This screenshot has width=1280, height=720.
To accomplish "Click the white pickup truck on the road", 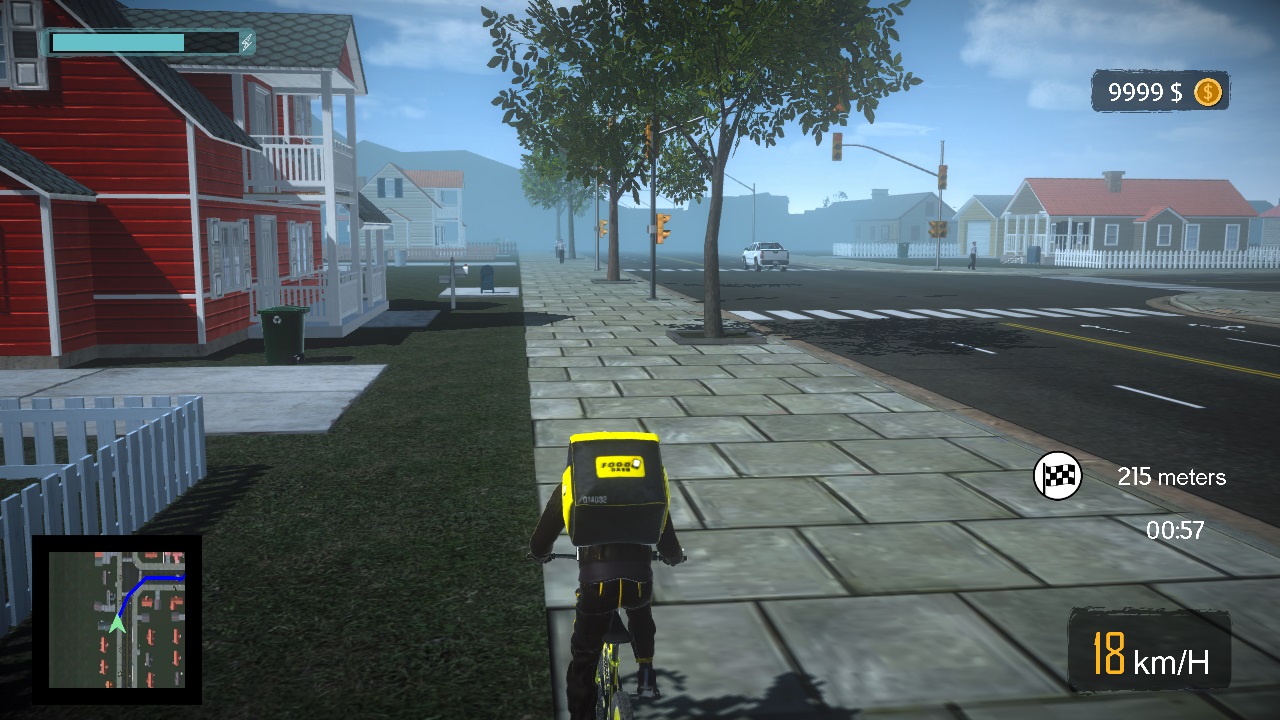I will pyautogui.click(x=764, y=255).
